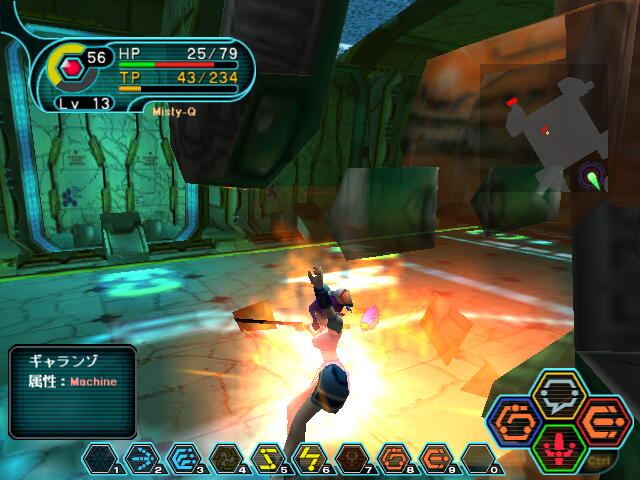The image size is (640, 480).
Task: Cast the yellow zigzag technique in slot 5
Action: point(268,459)
